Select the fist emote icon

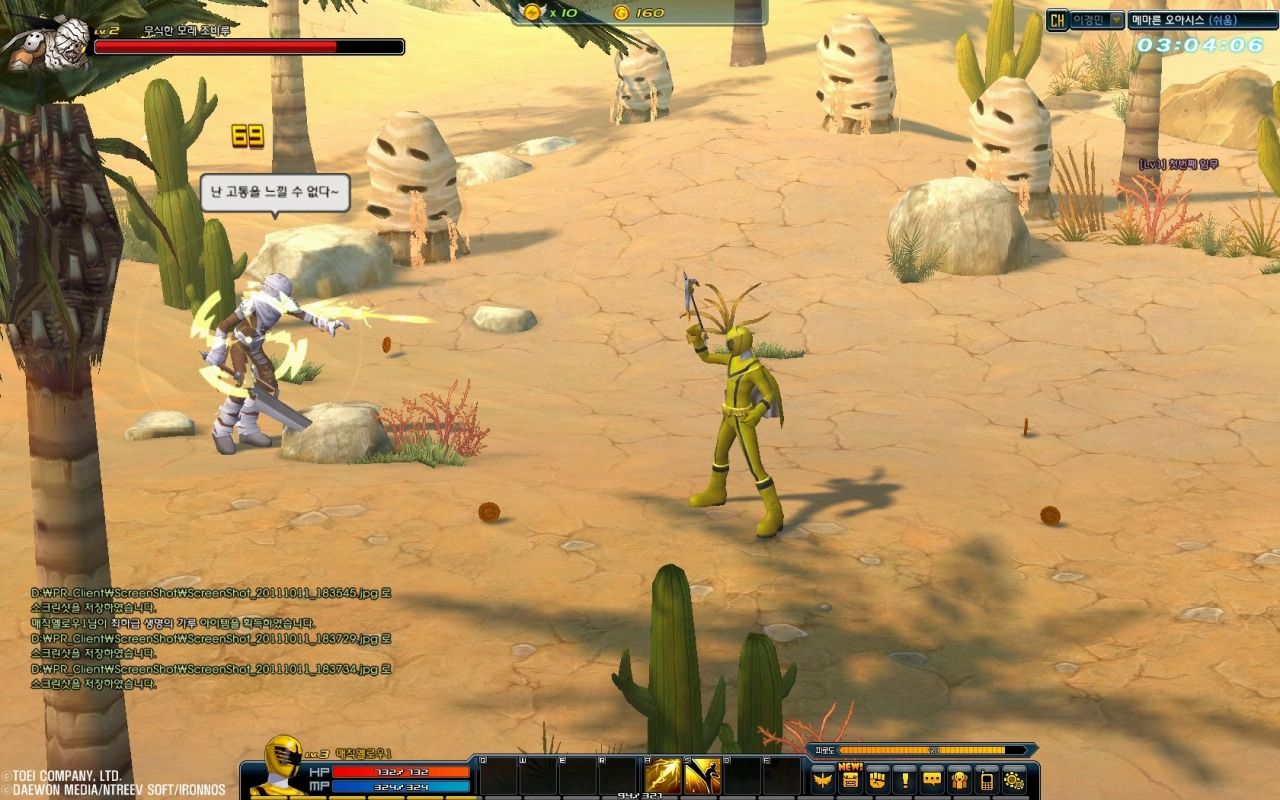point(878,778)
